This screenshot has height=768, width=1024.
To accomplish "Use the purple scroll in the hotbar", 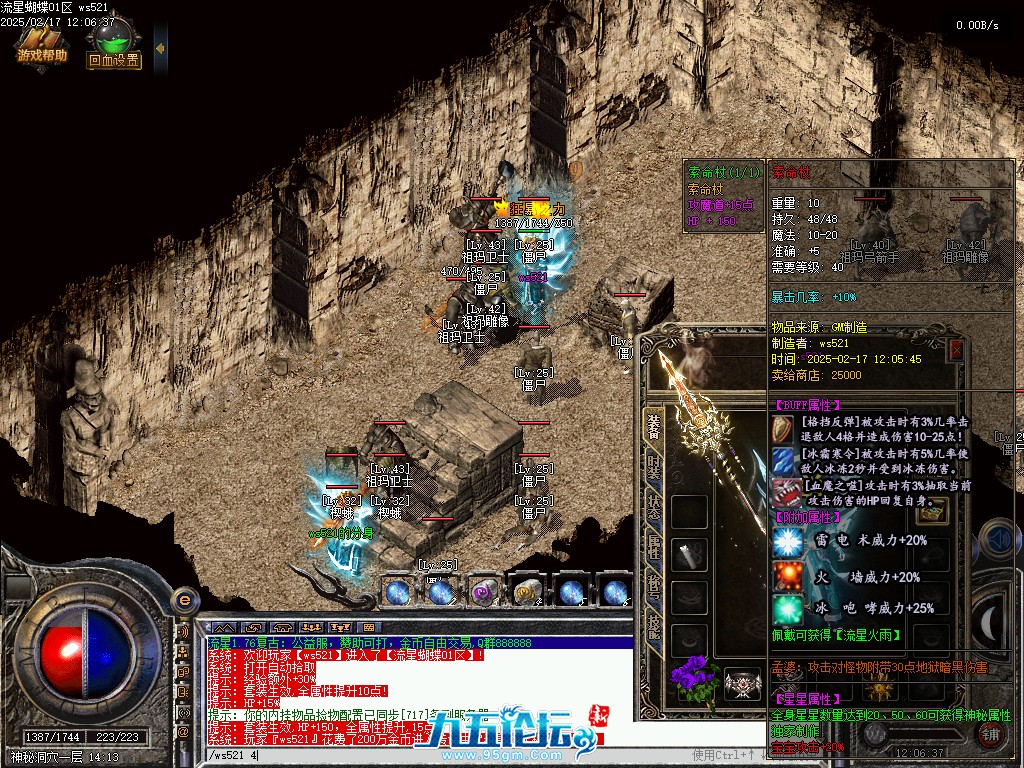I will [485, 592].
